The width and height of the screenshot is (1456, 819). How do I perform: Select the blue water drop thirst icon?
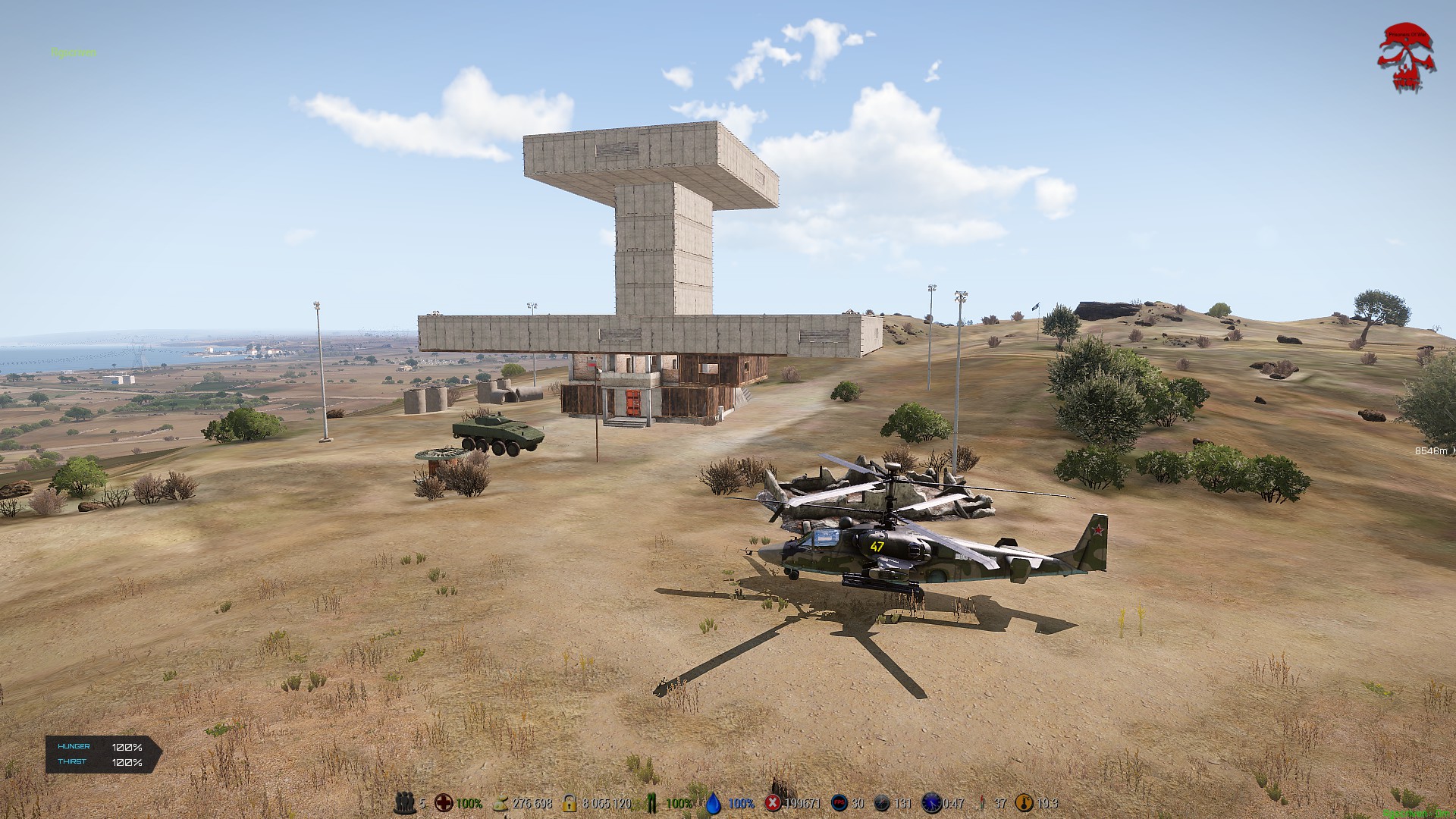tap(714, 803)
